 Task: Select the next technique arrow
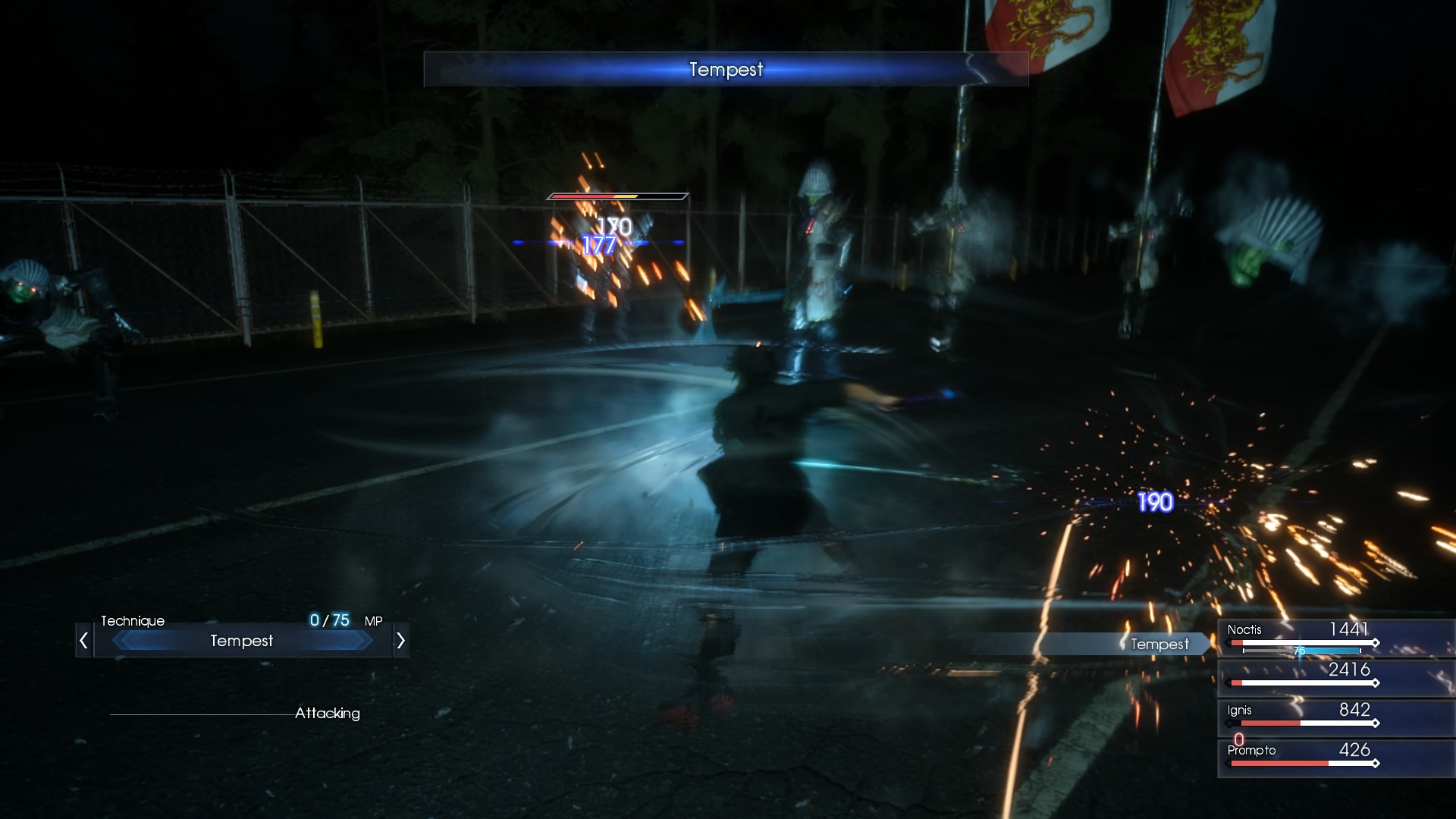(400, 641)
